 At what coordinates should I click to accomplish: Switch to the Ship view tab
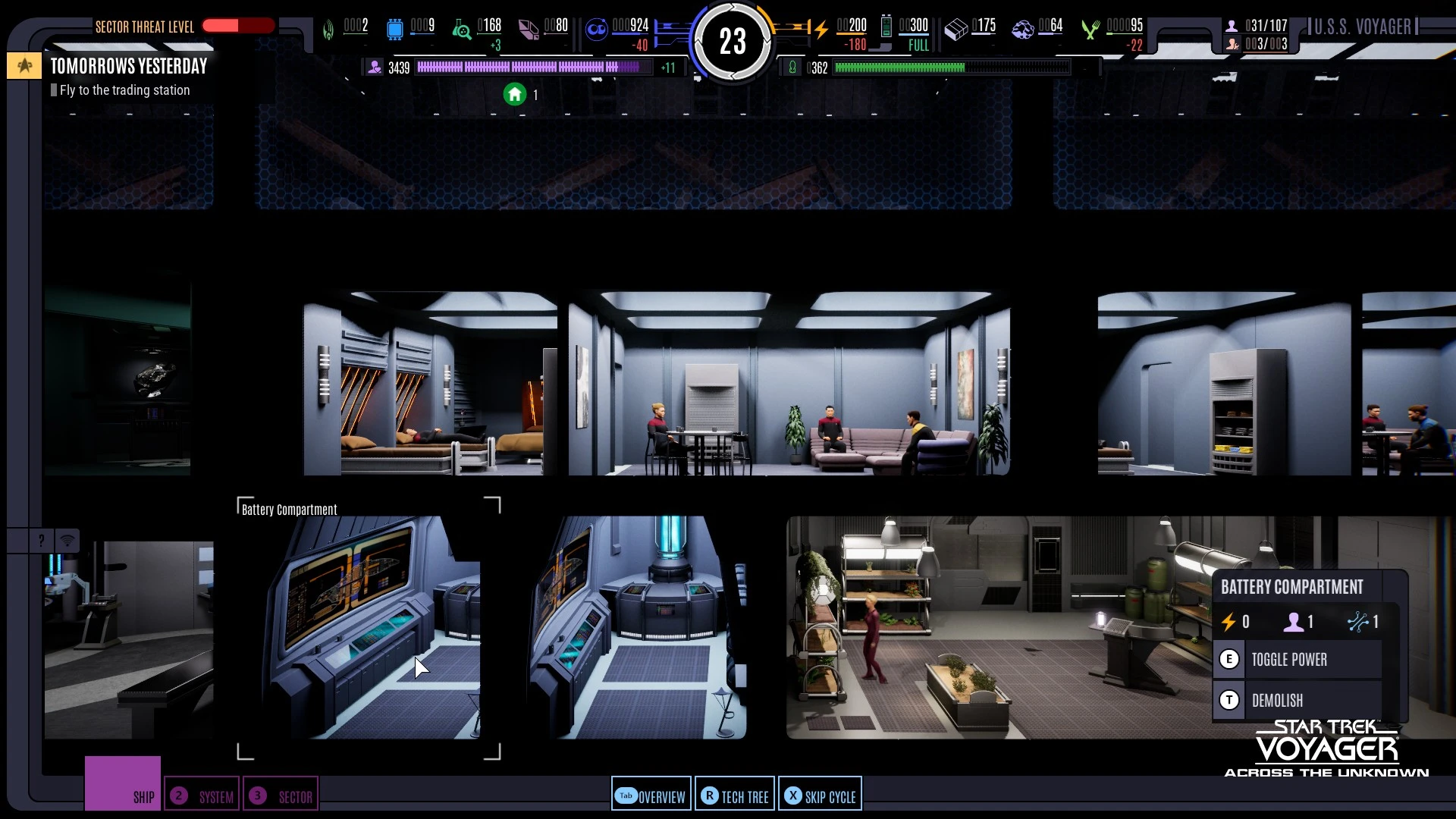pos(123,784)
